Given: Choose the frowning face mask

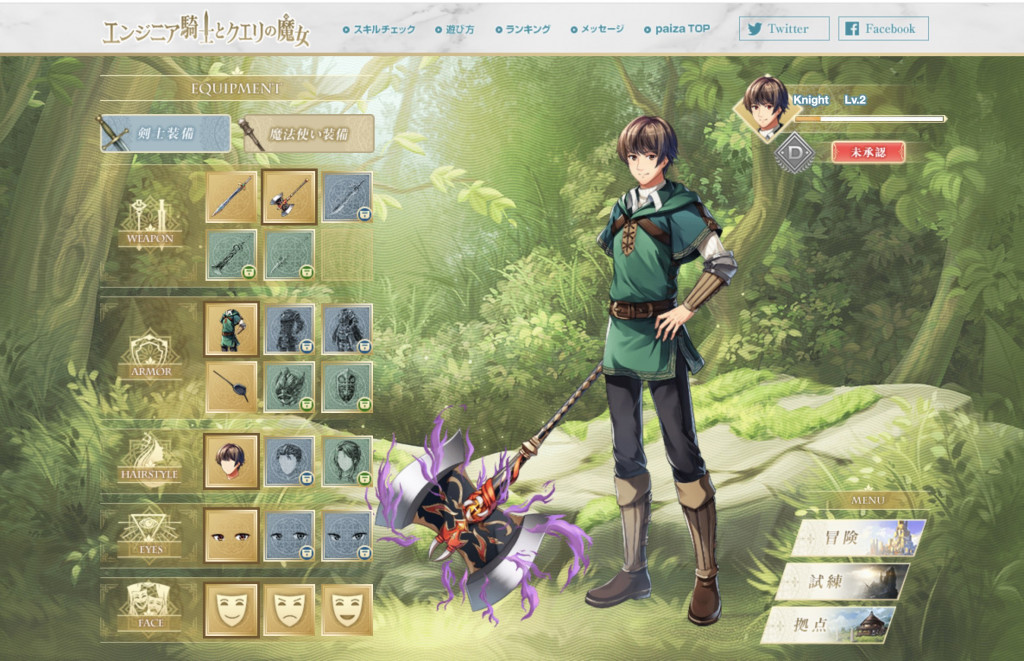Looking at the screenshot, I should click(289, 609).
